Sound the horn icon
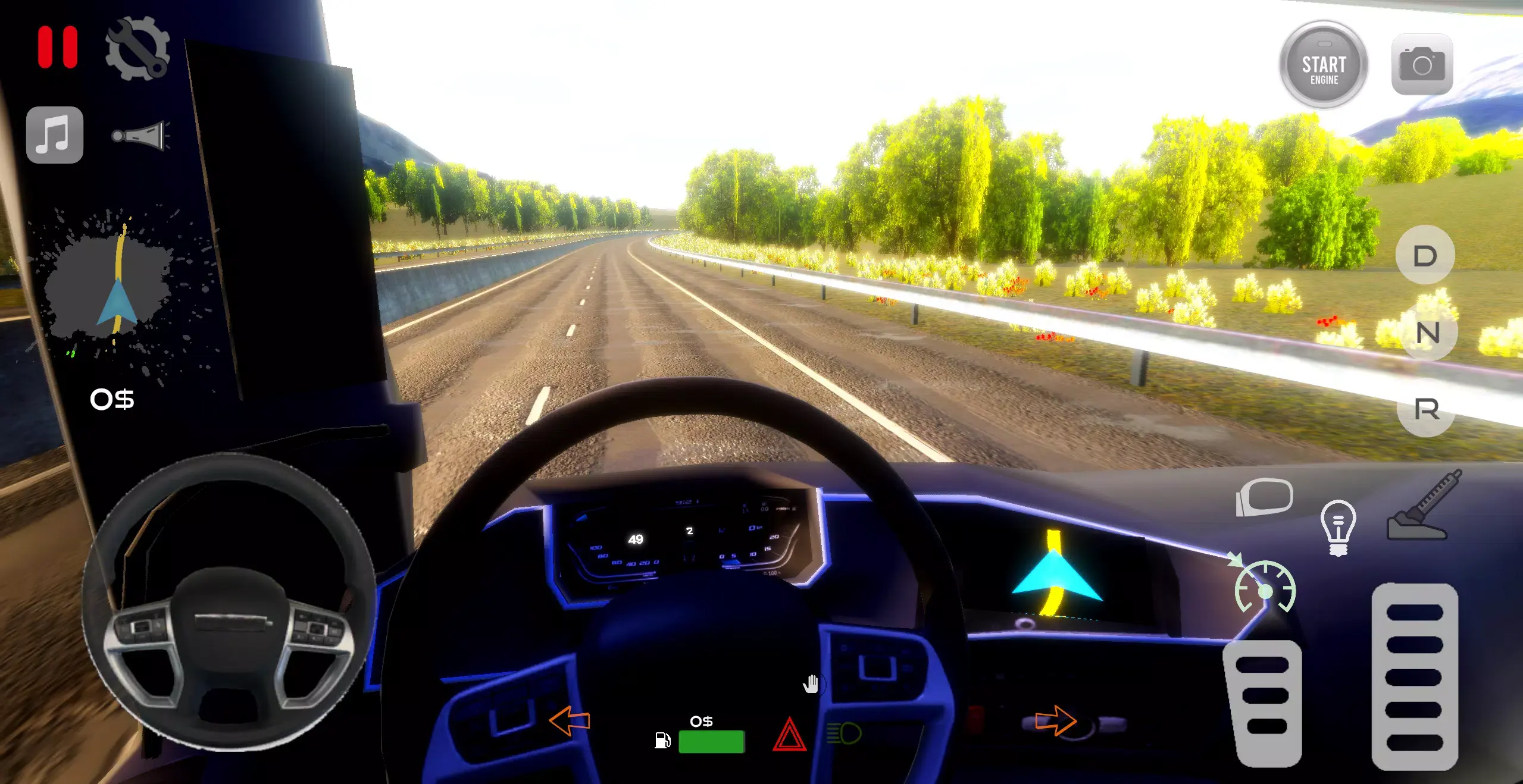This screenshot has height=784, width=1523. point(140,136)
